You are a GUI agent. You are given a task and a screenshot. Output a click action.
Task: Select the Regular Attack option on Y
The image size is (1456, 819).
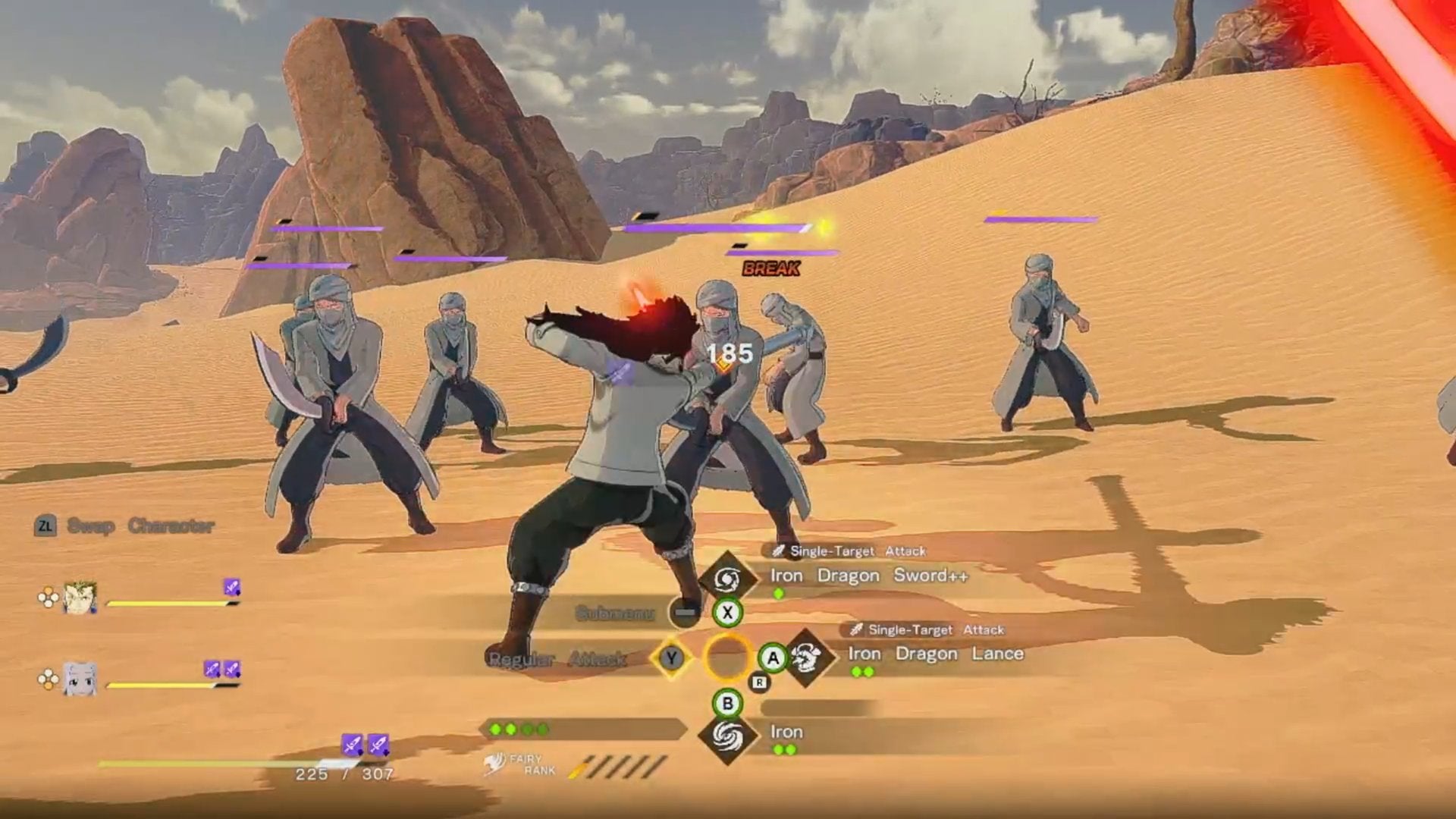pos(556,659)
